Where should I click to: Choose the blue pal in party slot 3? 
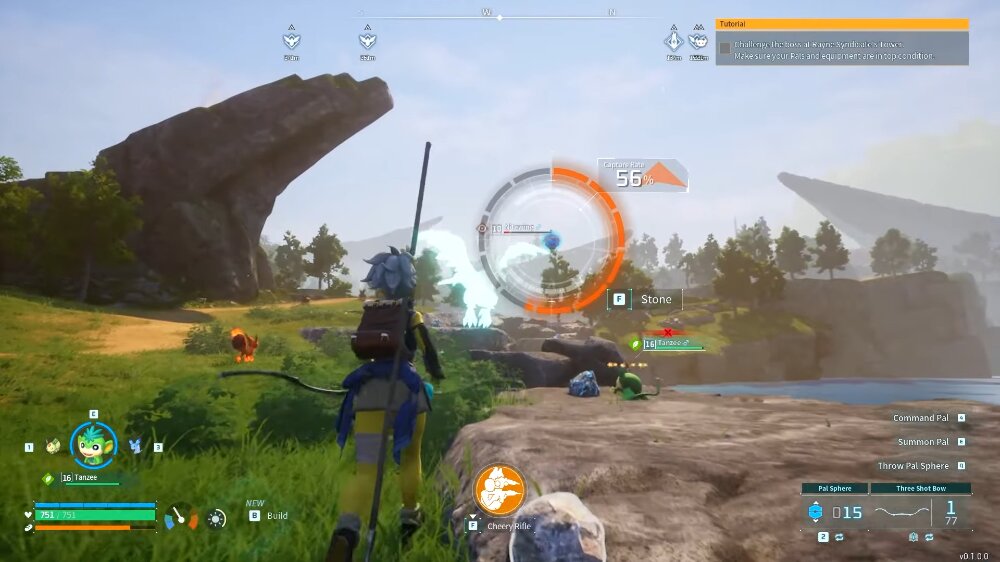(135, 447)
